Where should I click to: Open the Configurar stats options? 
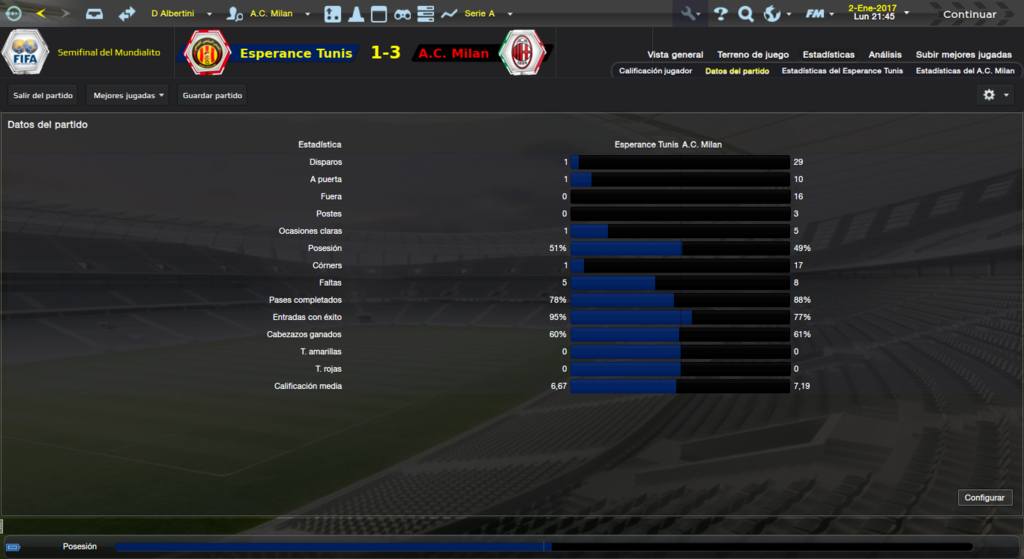[x=986, y=498]
